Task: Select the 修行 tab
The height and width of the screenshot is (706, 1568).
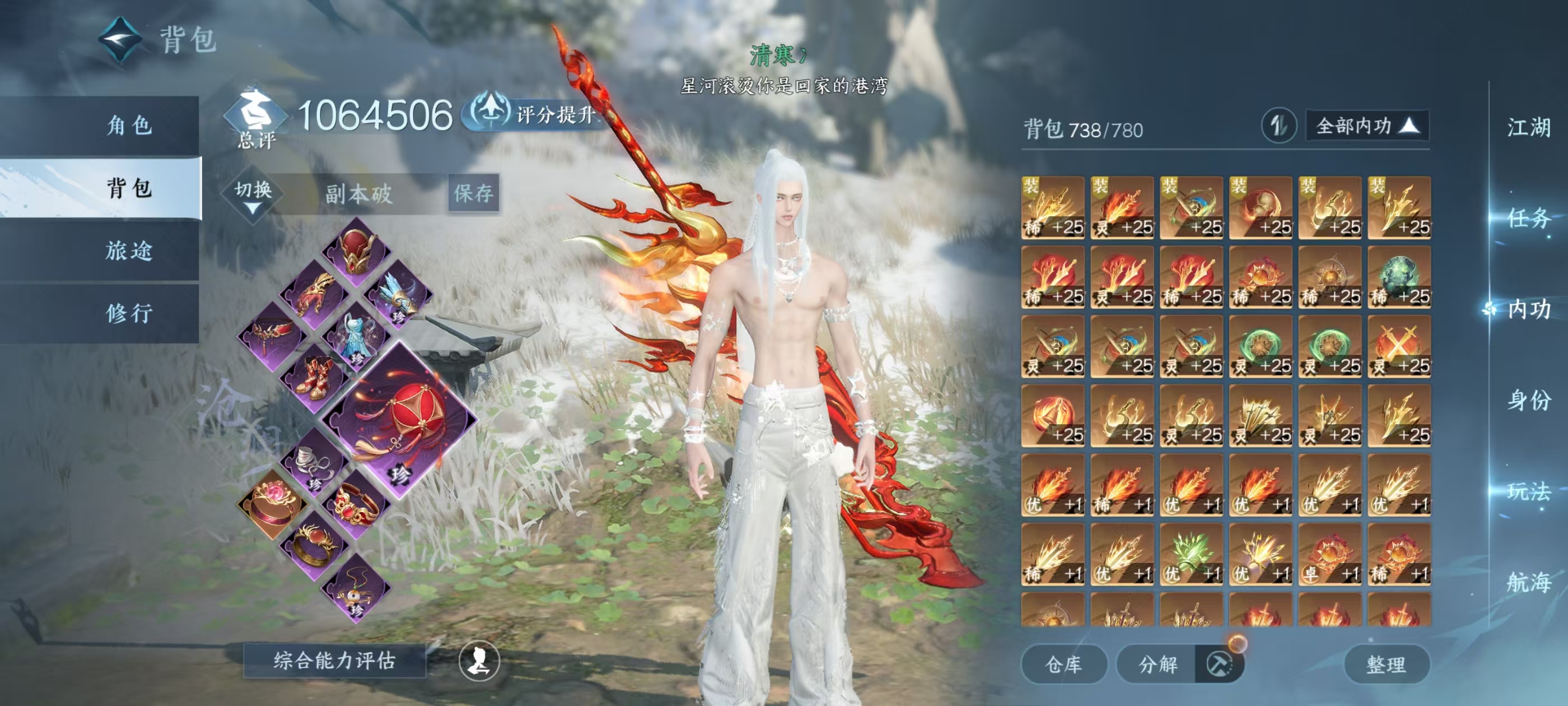Action: 128,313
